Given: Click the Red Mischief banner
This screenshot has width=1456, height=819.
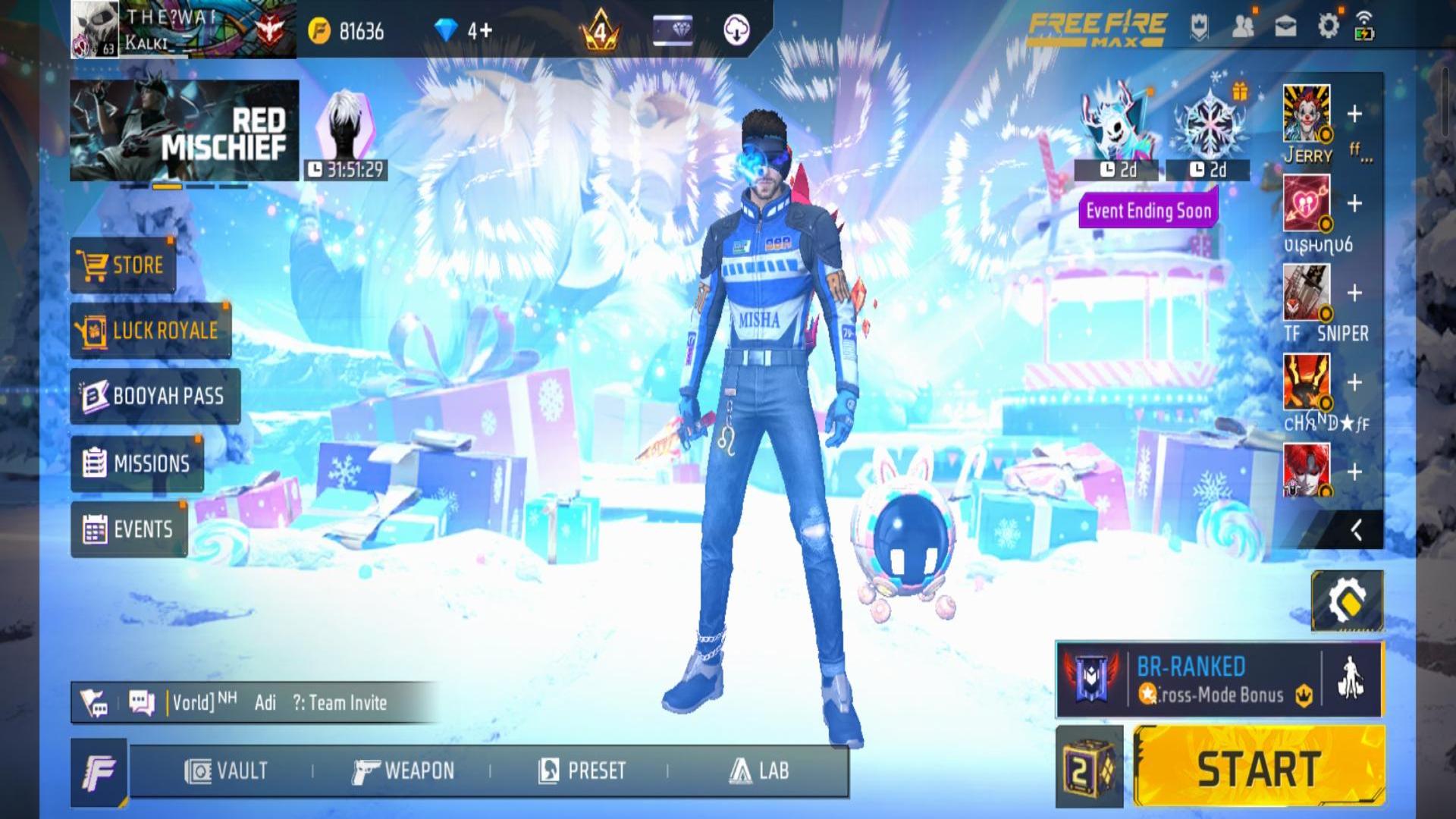Looking at the screenshot, I should pos(184,130).
